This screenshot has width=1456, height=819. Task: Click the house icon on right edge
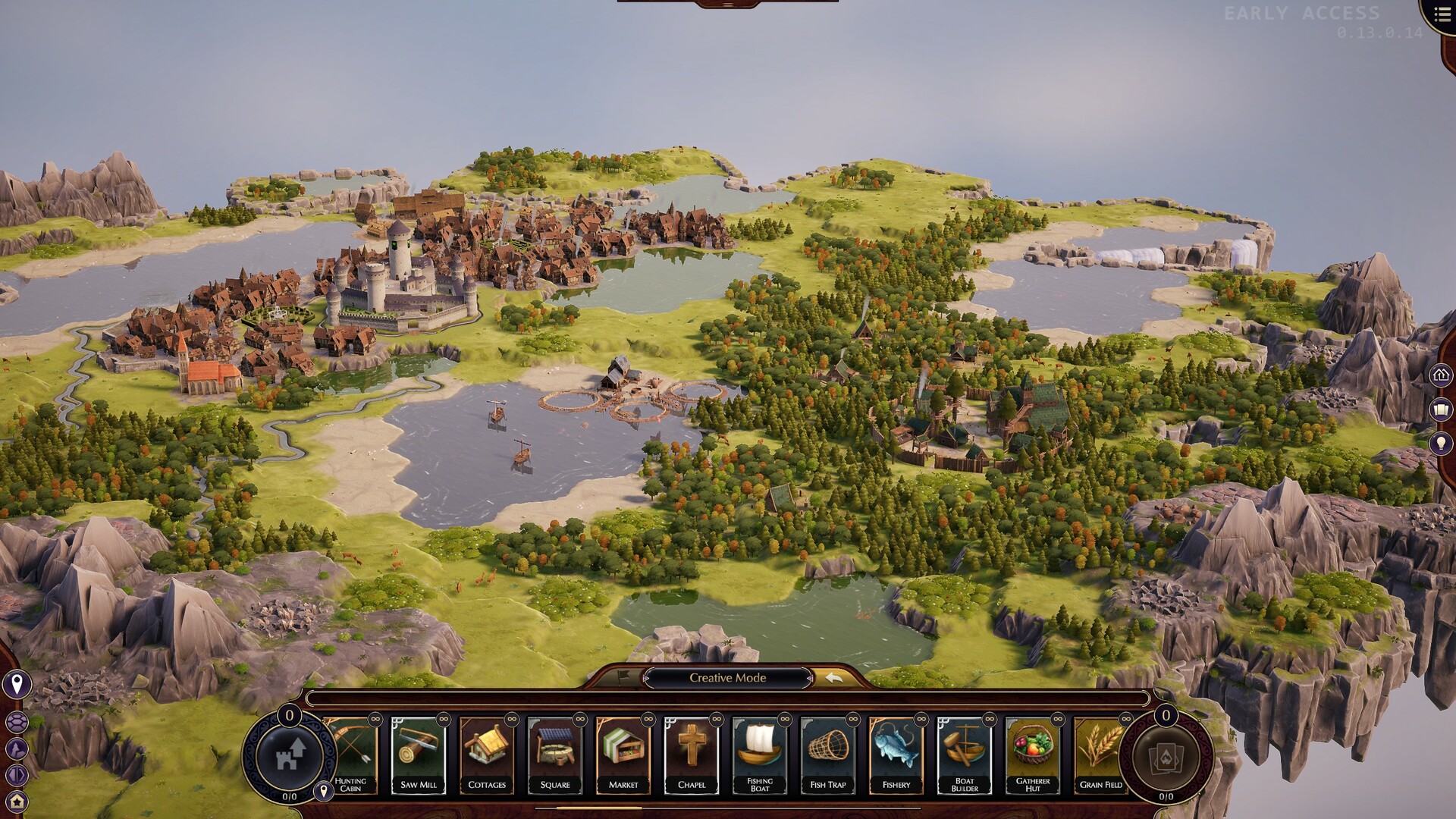coord(1442,375)
